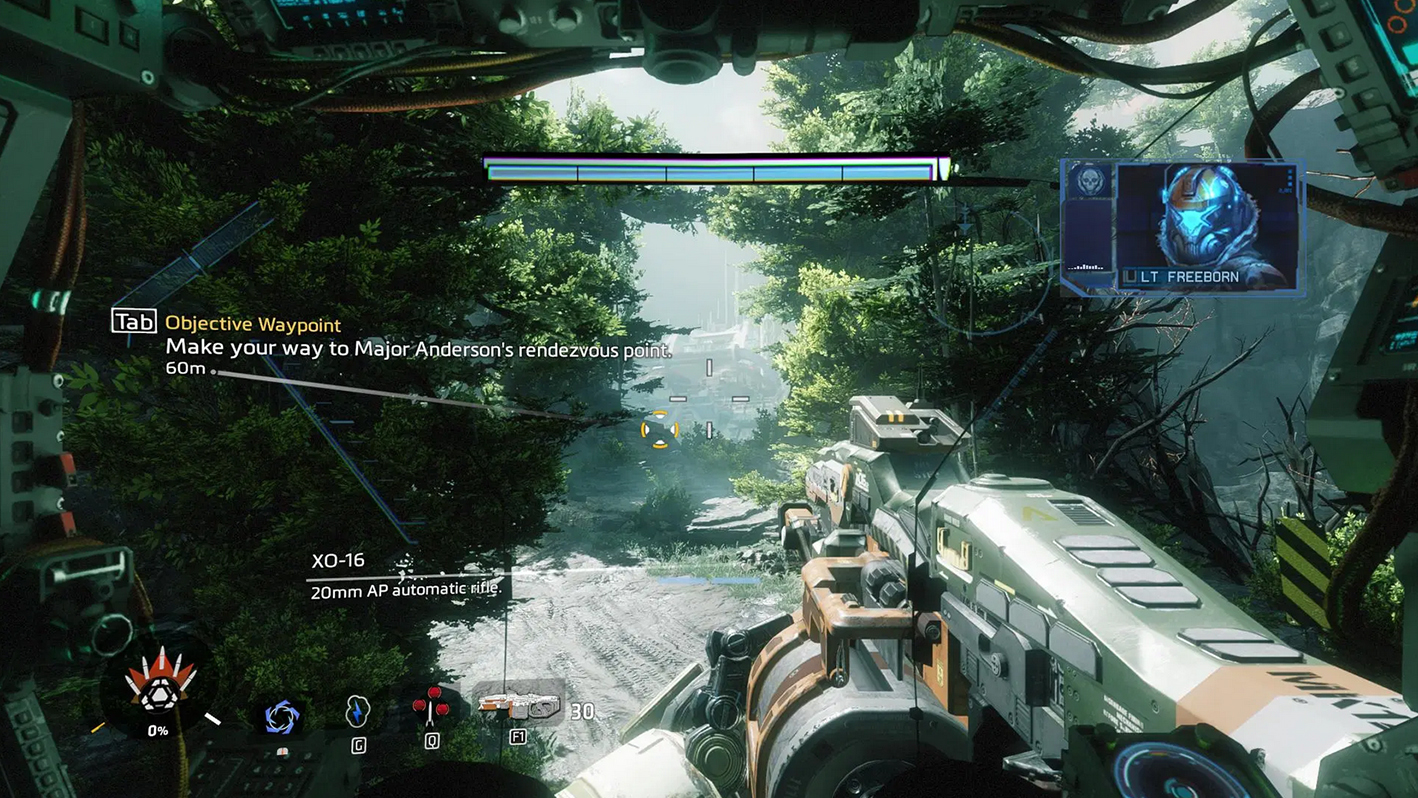Image resolution: width=1418 pixels, height=798 pixels.
Task: Click the orange objective waypoint marker
Action: click(x=659, y=430)
